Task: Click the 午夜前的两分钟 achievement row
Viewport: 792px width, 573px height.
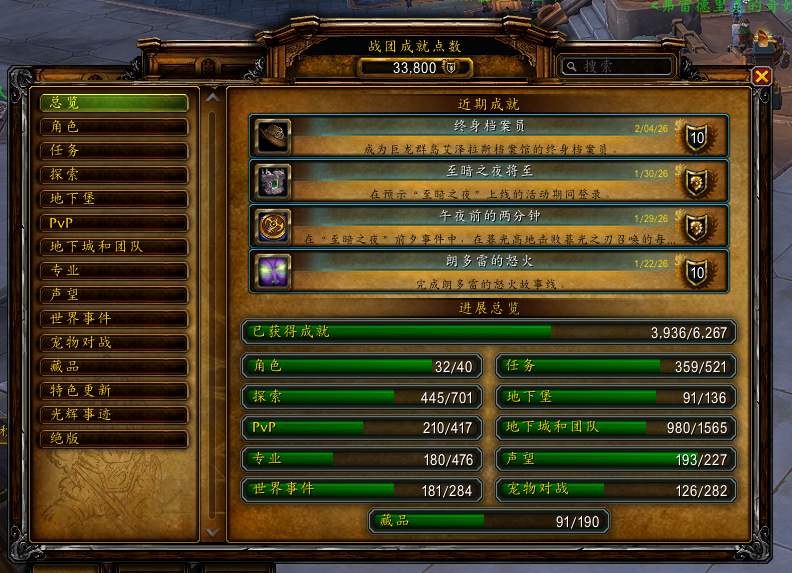Action: point(488,226)
